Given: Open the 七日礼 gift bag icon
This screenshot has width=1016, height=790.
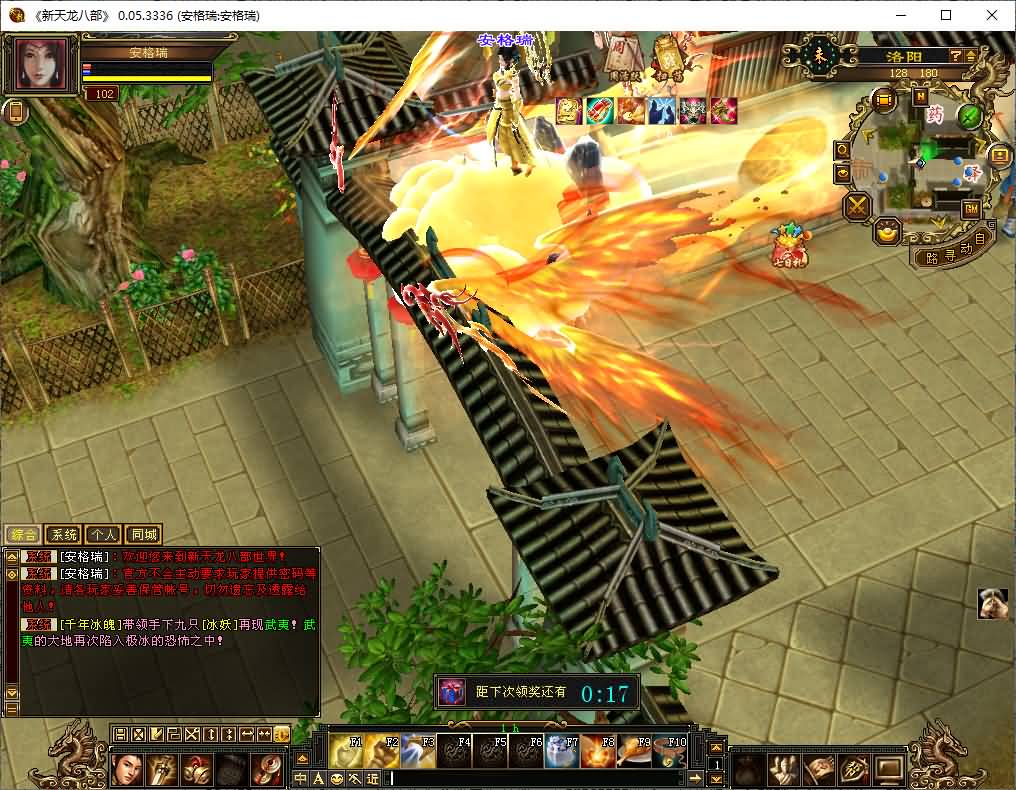Looking at the screenshot, I should click(789, 247).
